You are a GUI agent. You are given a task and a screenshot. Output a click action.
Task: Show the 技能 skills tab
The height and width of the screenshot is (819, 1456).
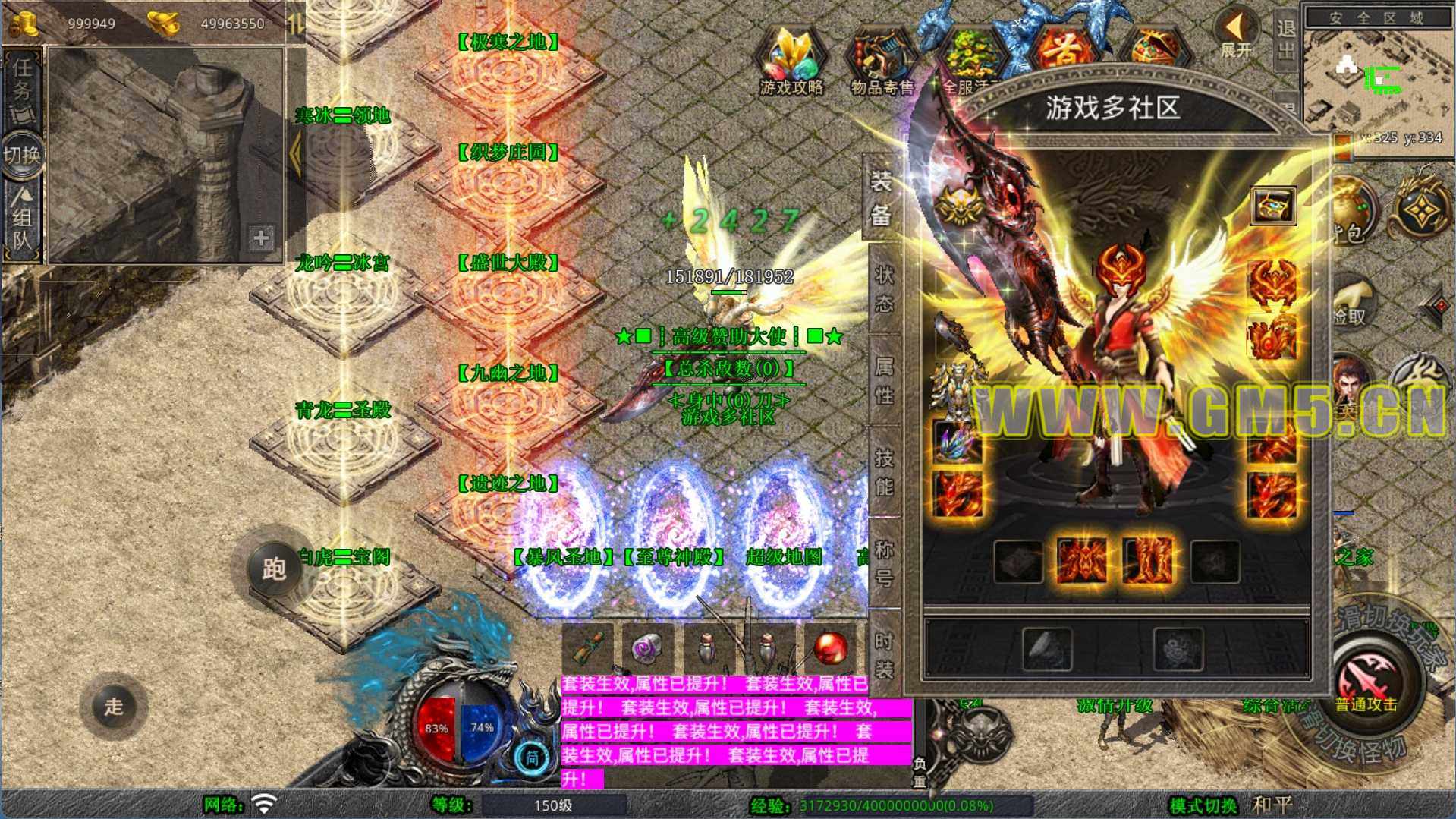tap(884, 472)
